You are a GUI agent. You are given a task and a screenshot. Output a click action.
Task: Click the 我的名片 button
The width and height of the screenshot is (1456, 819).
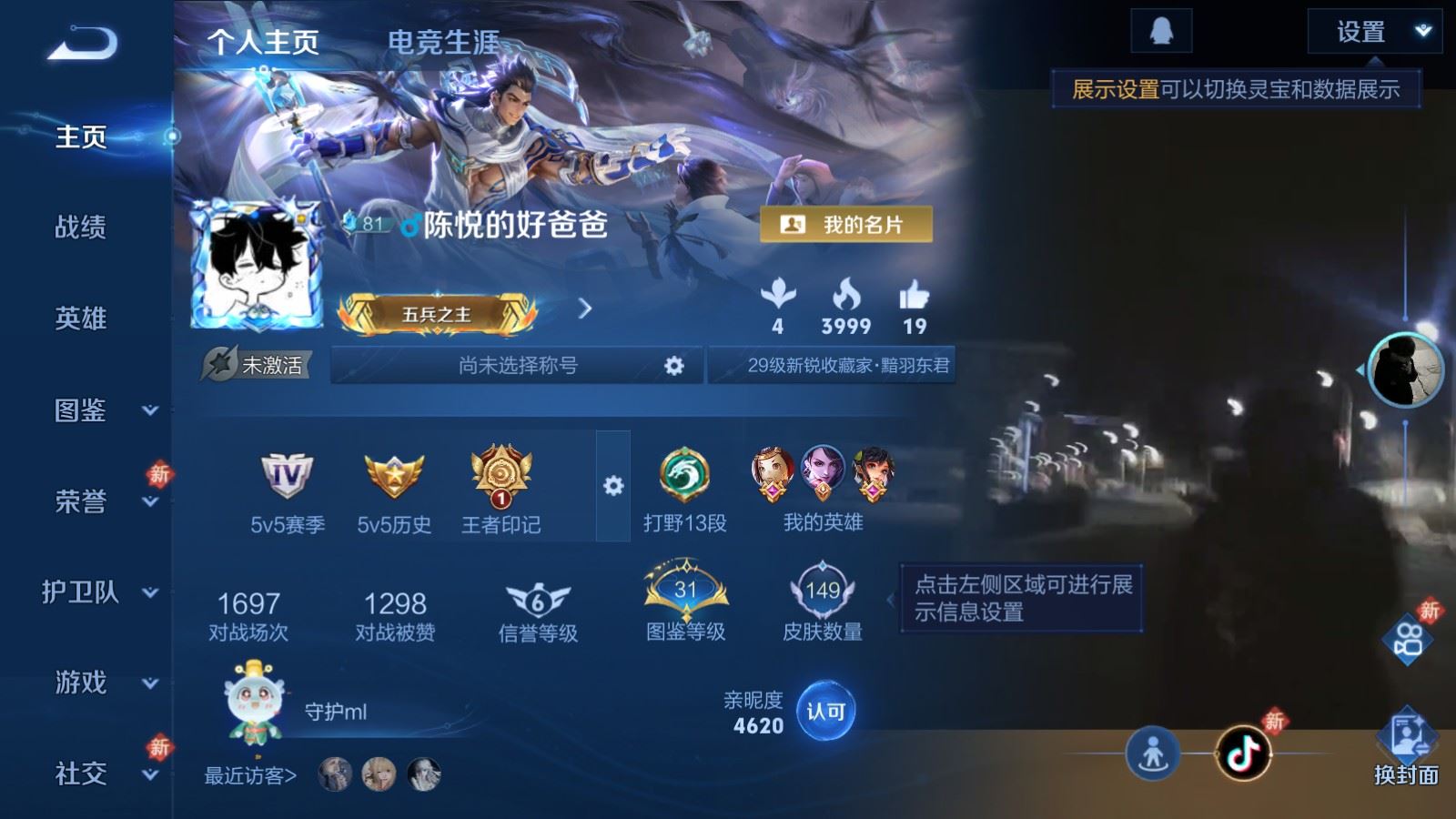tap(848, 221)
